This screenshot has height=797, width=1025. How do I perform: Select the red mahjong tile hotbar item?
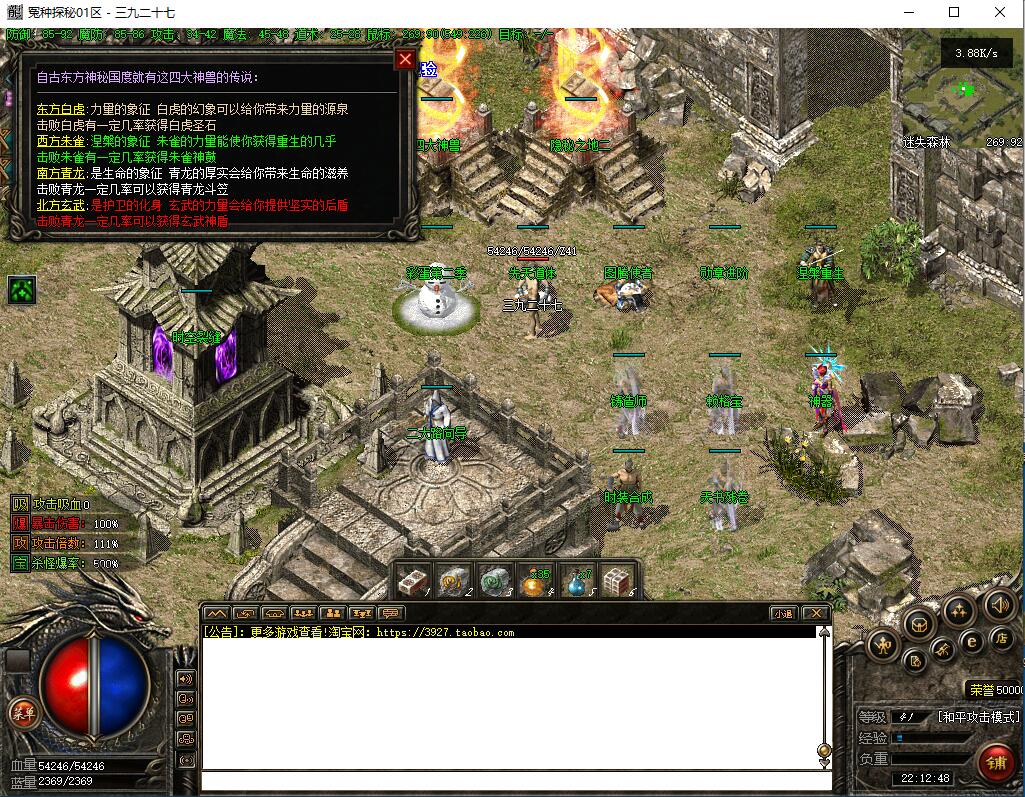(x=411, y=581)
